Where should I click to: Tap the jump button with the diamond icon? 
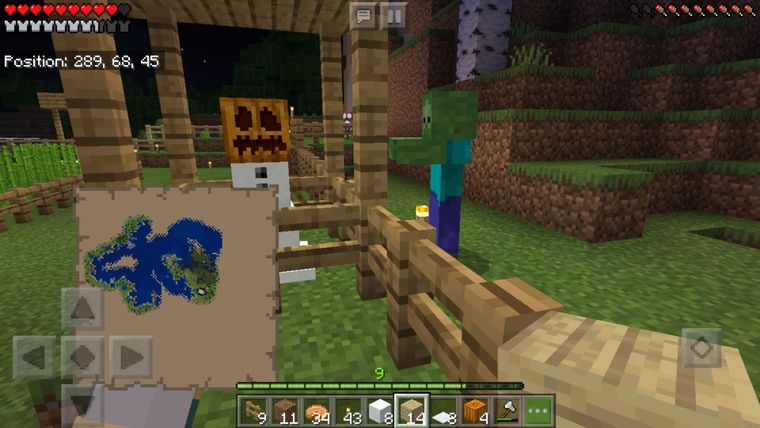tap(702, 348)
